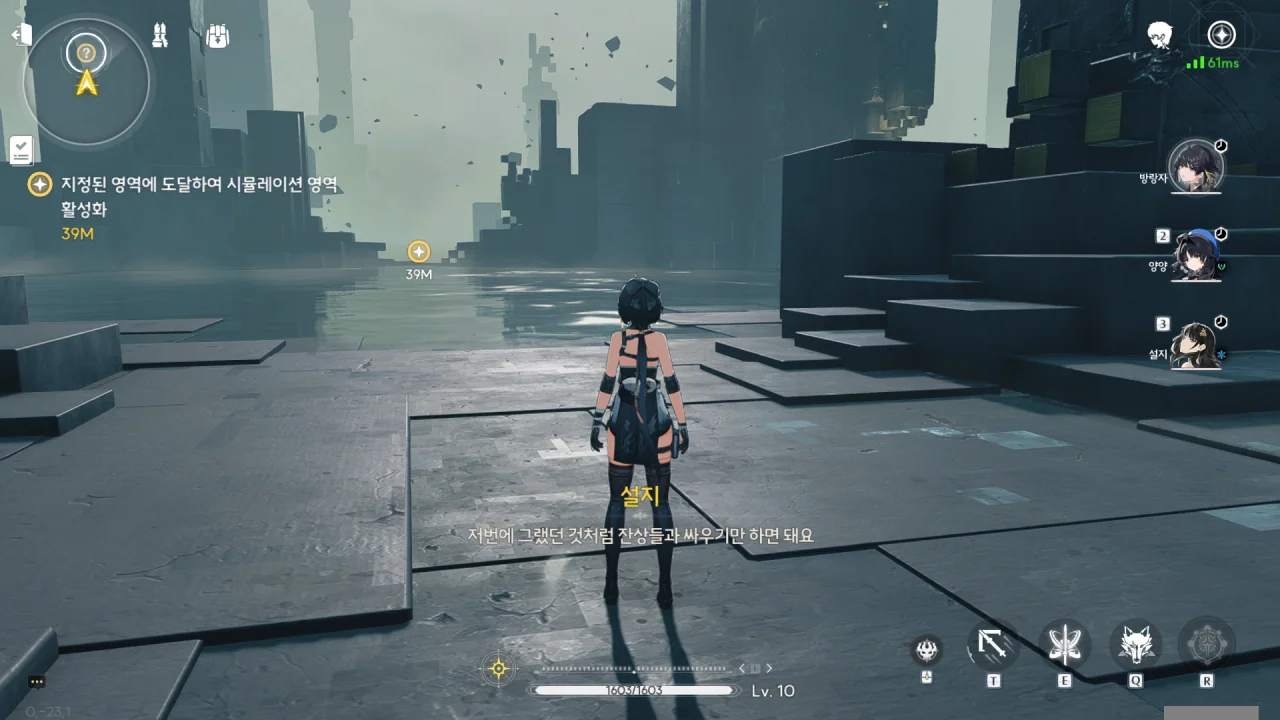Open the chat bubble icon
The width and height of the screenshot is (1280, 720).
tap(37, 682)
